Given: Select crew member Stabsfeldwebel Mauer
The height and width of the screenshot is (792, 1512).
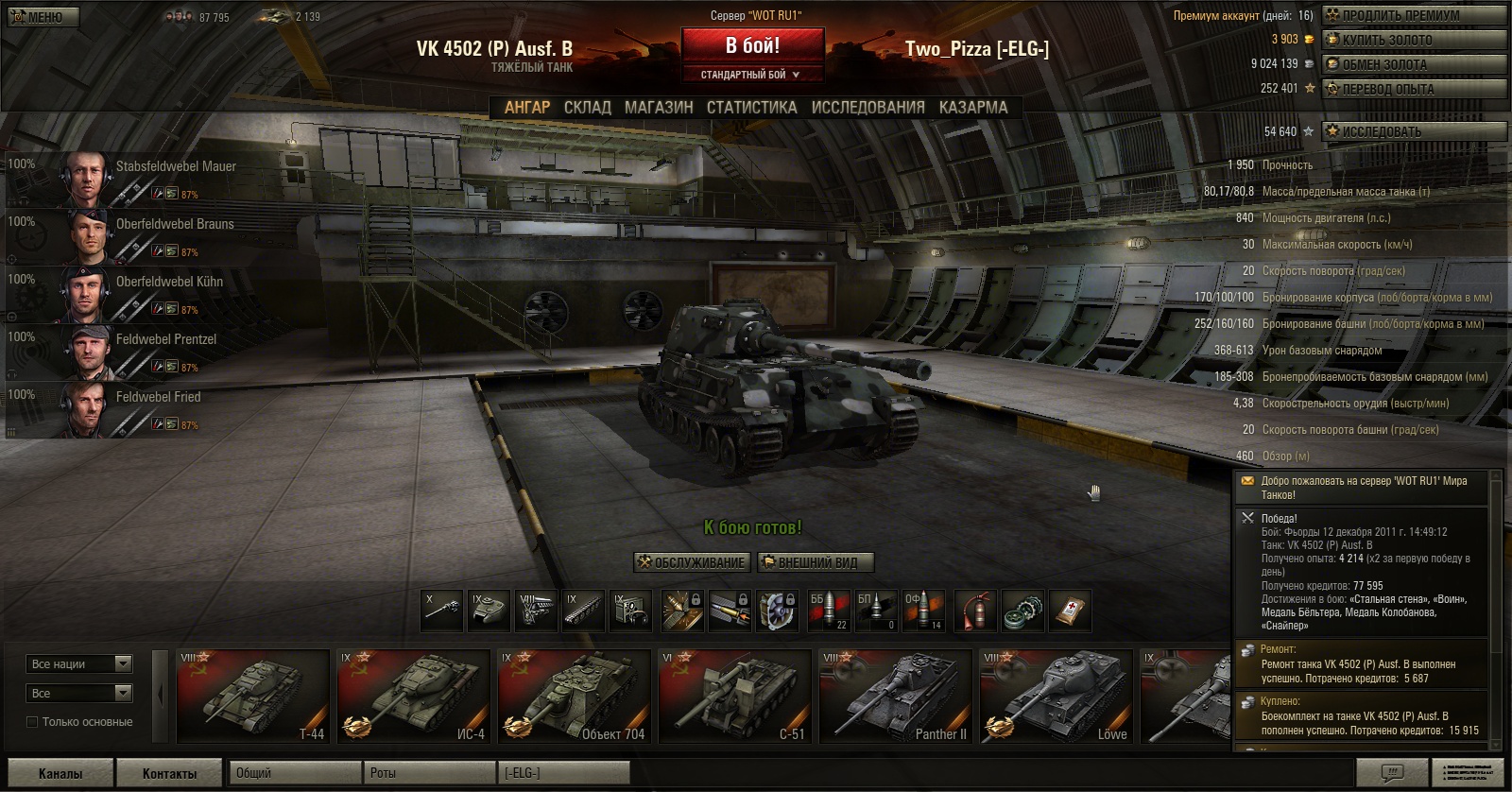Looking at the screenshot, I should 176,167.
